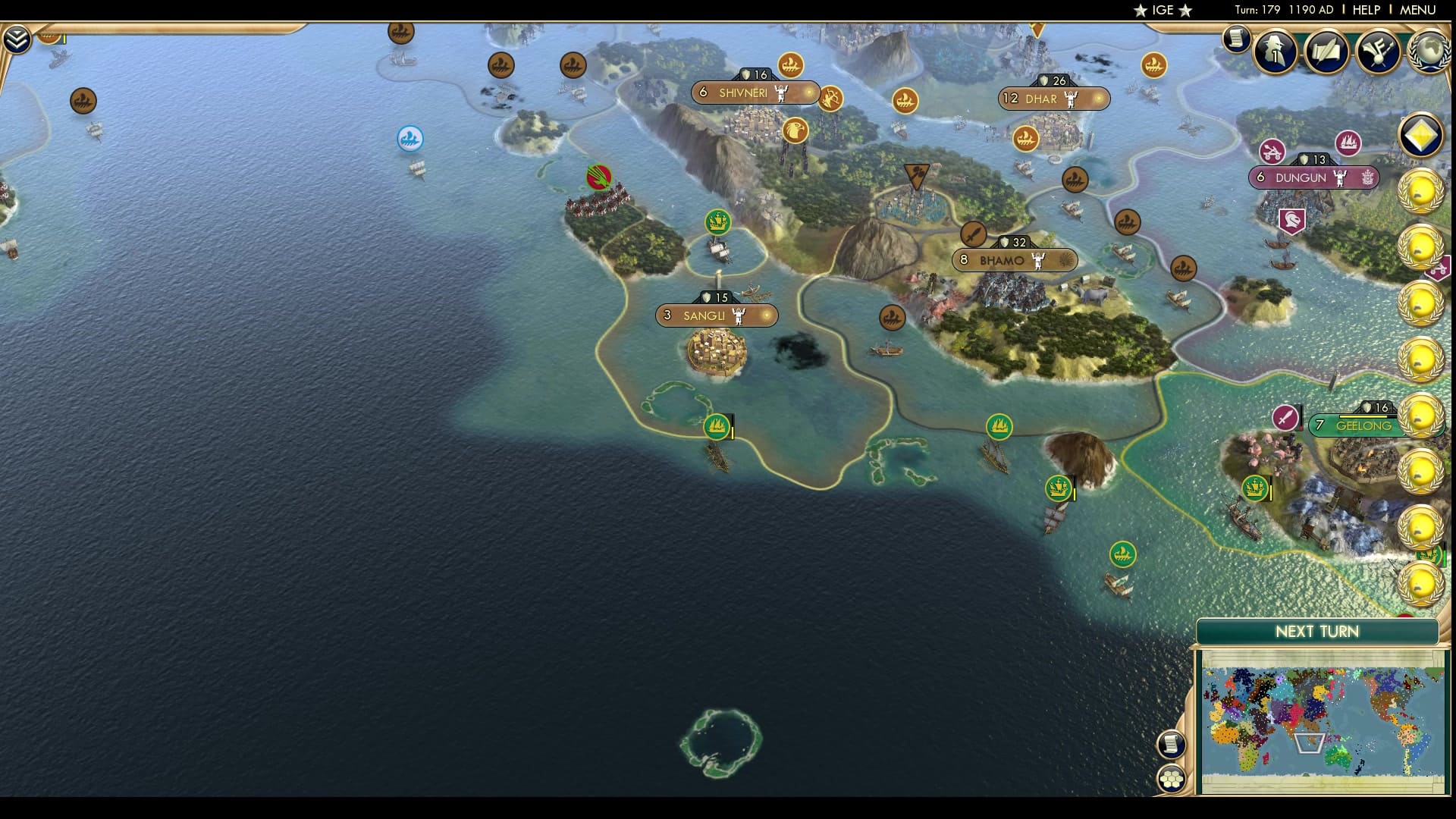
Task: Click the Dungun city-state banner
Action: point(1314,177)
